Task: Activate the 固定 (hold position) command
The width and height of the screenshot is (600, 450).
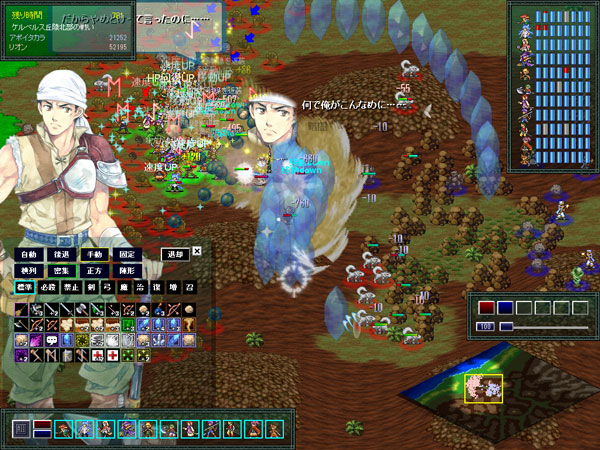Action: [128, 255]
